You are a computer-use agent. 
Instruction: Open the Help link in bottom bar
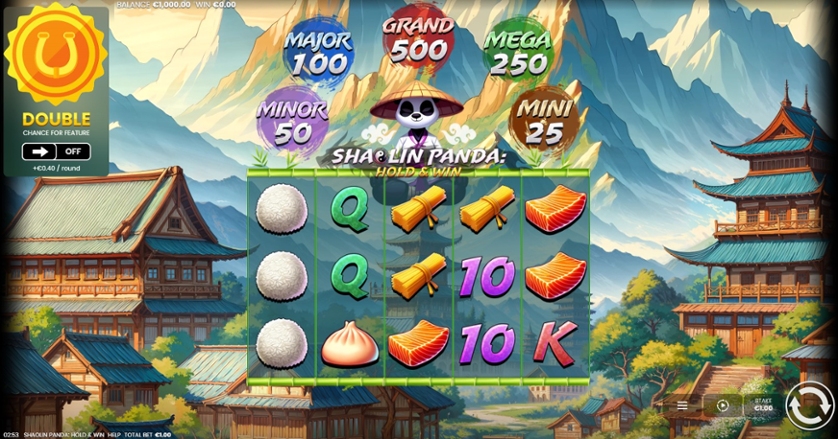(114, 435)
